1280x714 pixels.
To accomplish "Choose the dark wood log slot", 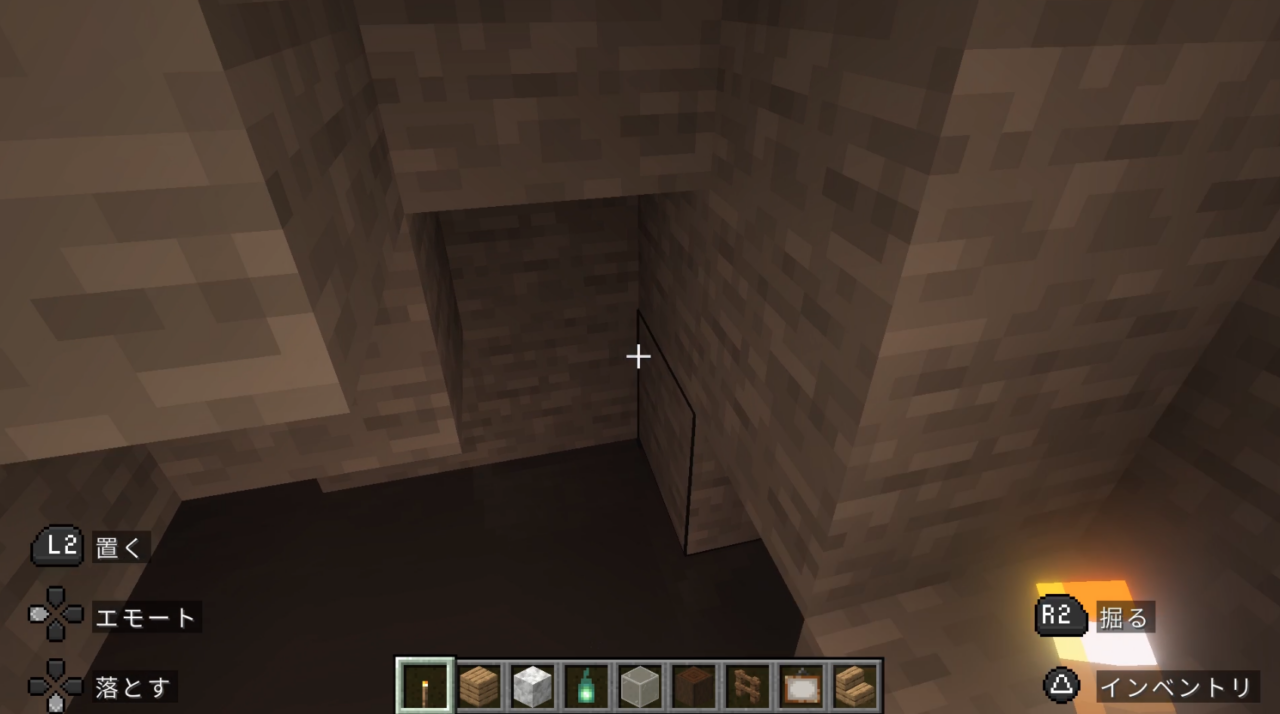I will (x=694, y=686).
